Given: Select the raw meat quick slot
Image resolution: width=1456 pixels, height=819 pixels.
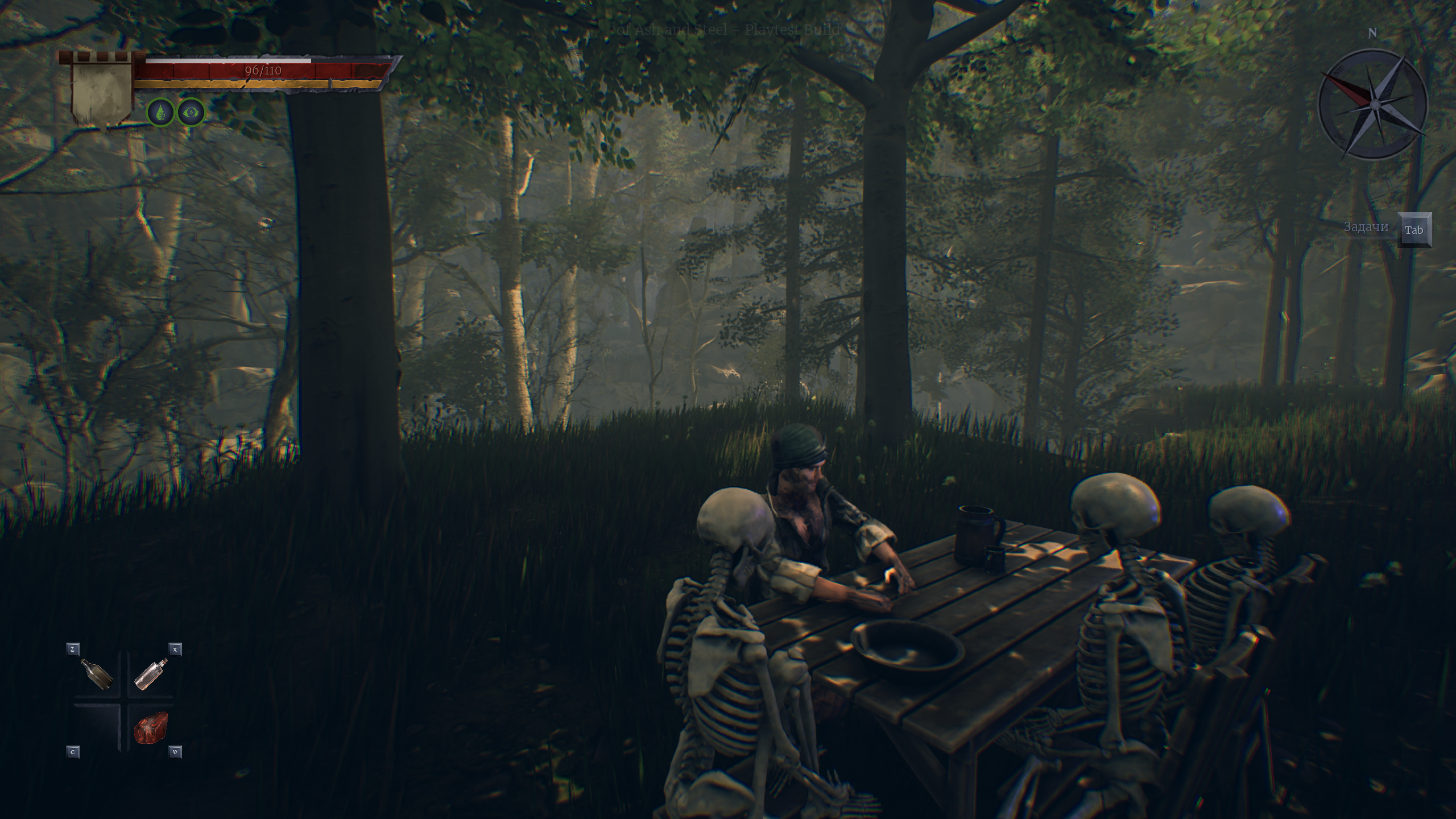Looking at the screenshot, I should pos(151,729).
